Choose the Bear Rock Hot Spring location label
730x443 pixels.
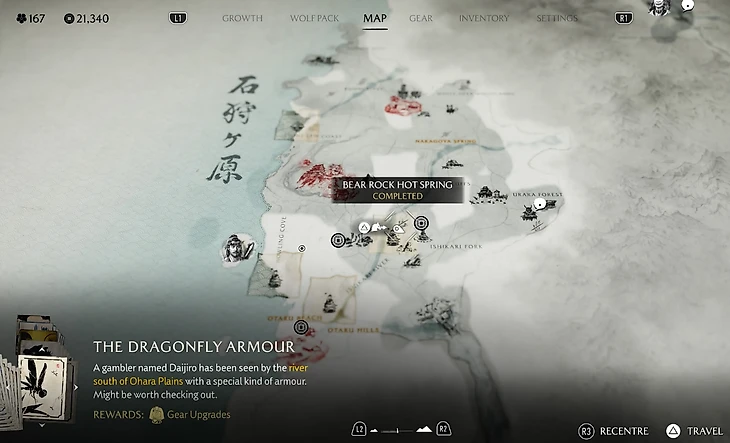397,190
